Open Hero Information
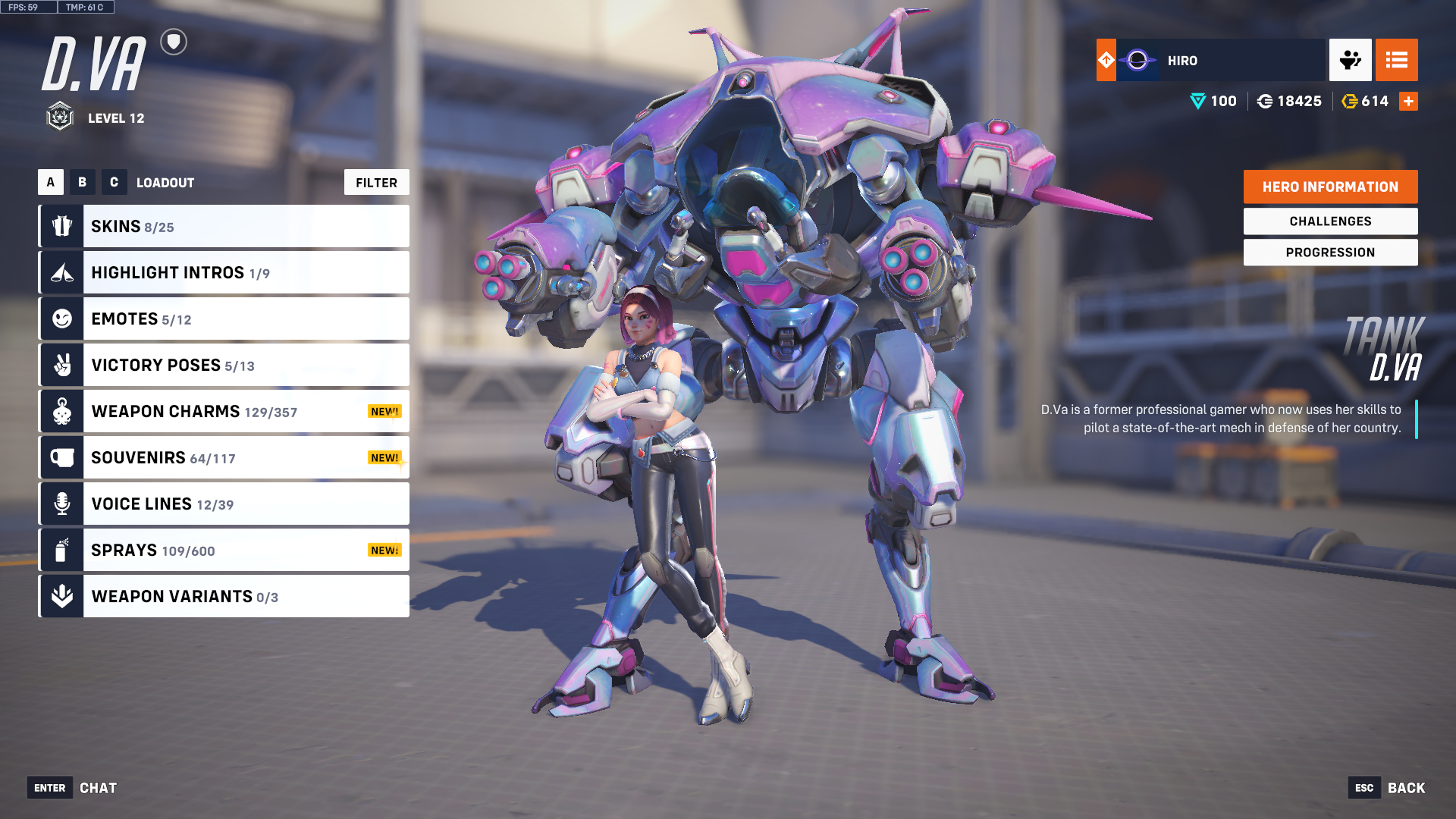The height and width of the screenshot is (819, 1456). click(1330, 187)
